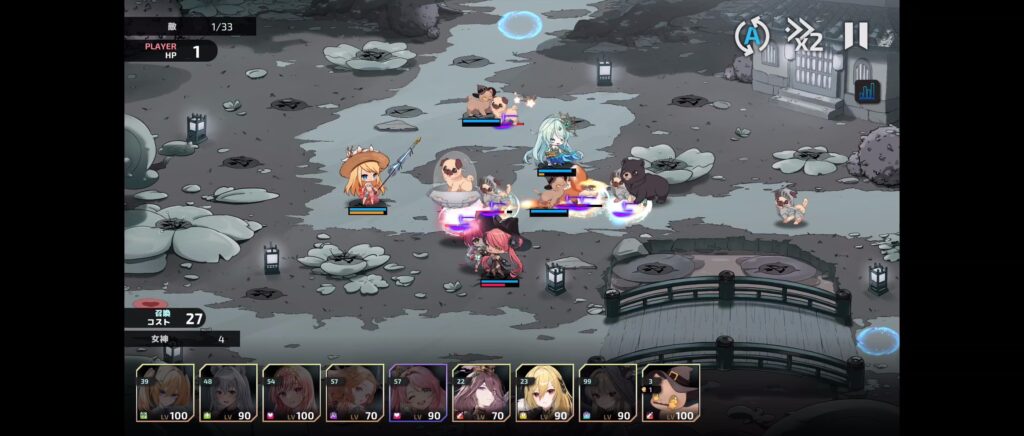Select the cost 22 unit card

[481, 394]
